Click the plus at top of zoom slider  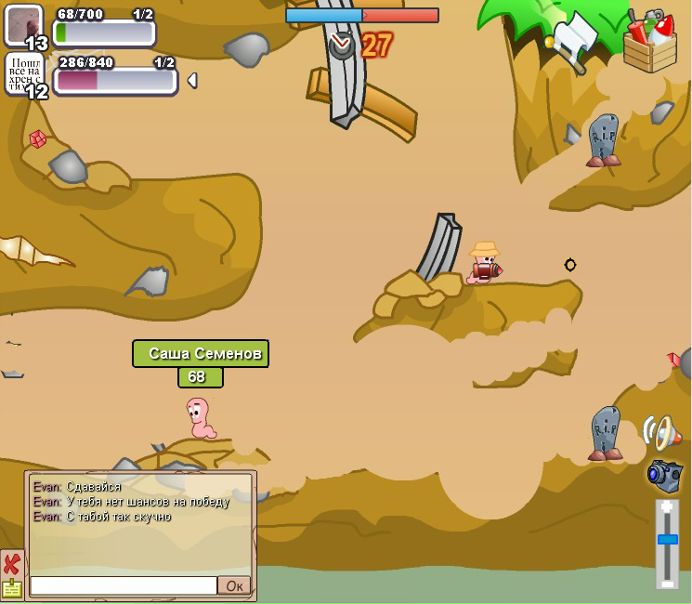667,508
